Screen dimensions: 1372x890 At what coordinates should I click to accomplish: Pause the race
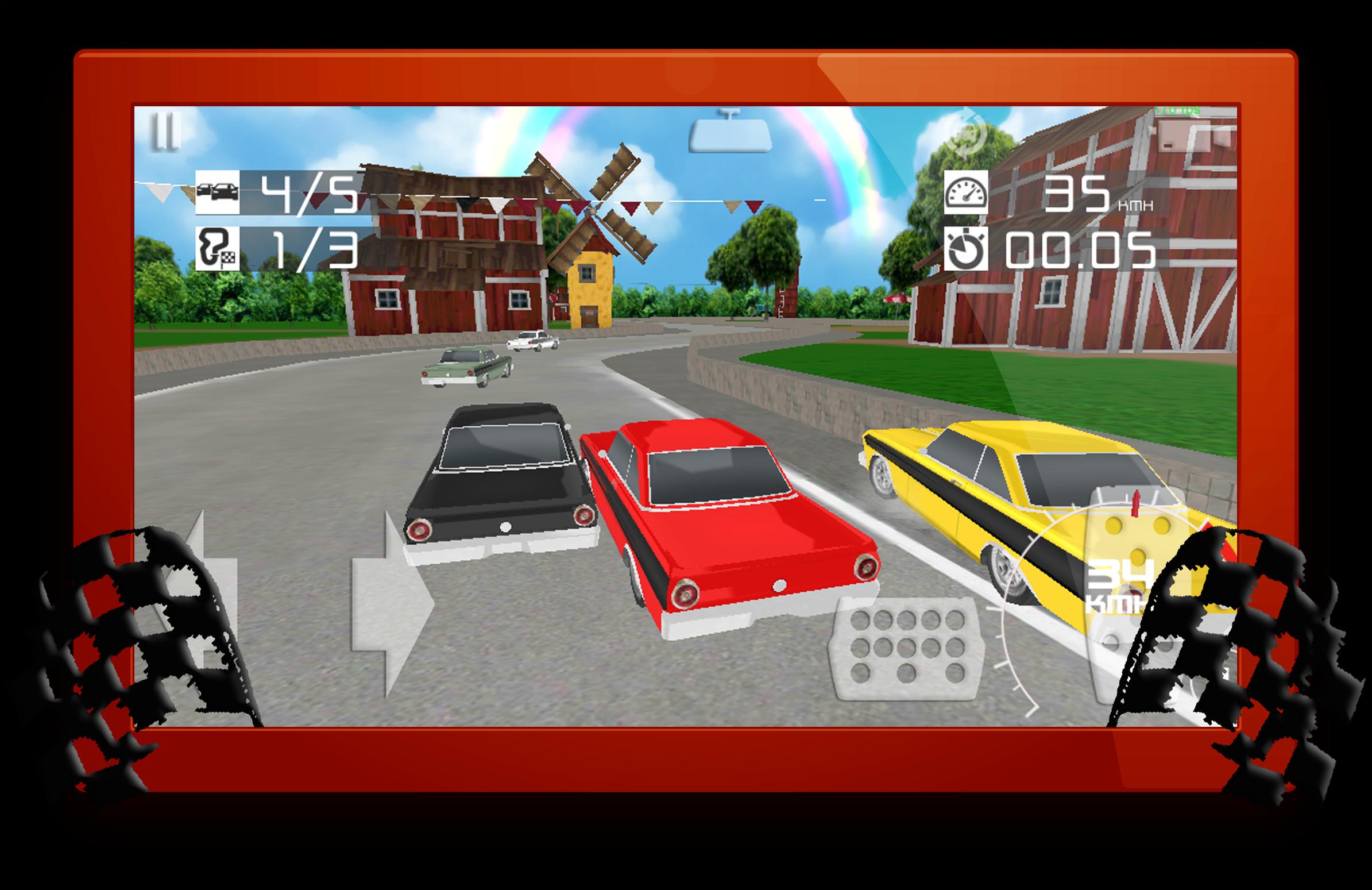(165, 132)
